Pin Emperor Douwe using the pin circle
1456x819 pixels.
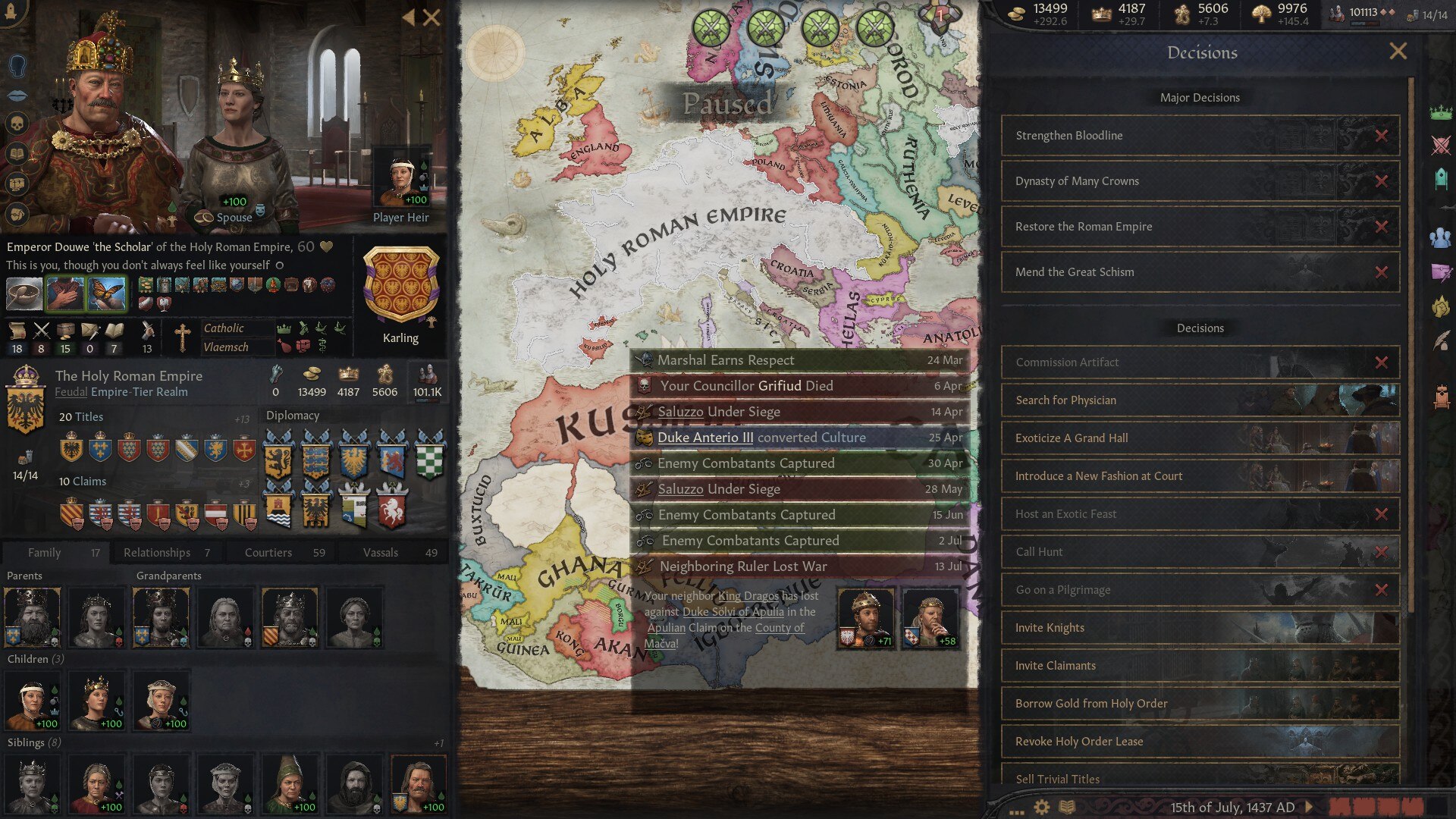point(279,265)
